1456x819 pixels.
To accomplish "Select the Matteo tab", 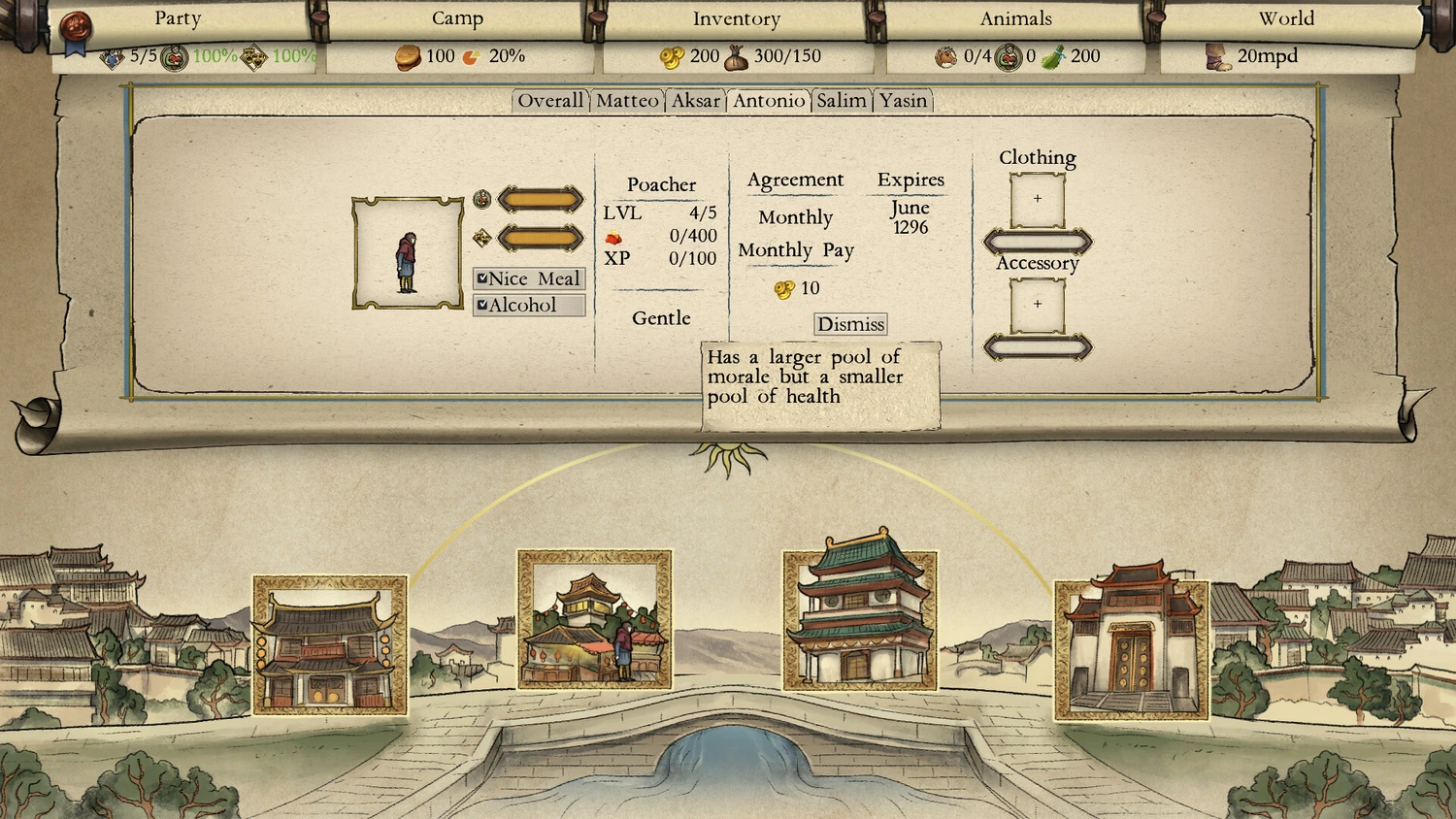I will coord(627,101).
